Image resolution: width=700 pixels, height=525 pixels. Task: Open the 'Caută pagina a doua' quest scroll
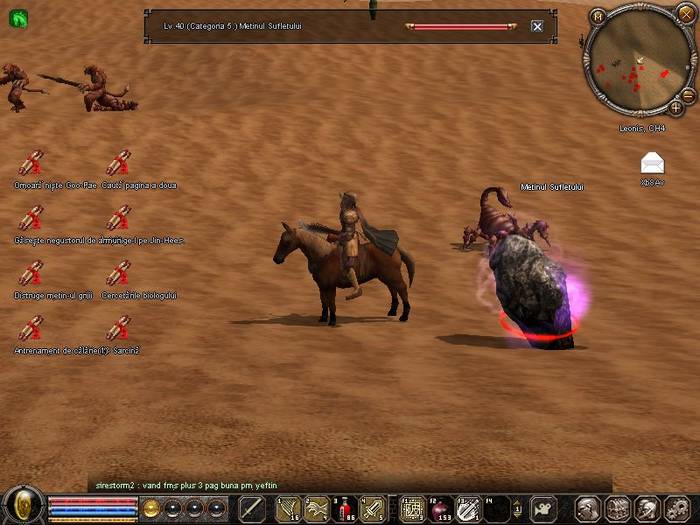tap(118, 163)
